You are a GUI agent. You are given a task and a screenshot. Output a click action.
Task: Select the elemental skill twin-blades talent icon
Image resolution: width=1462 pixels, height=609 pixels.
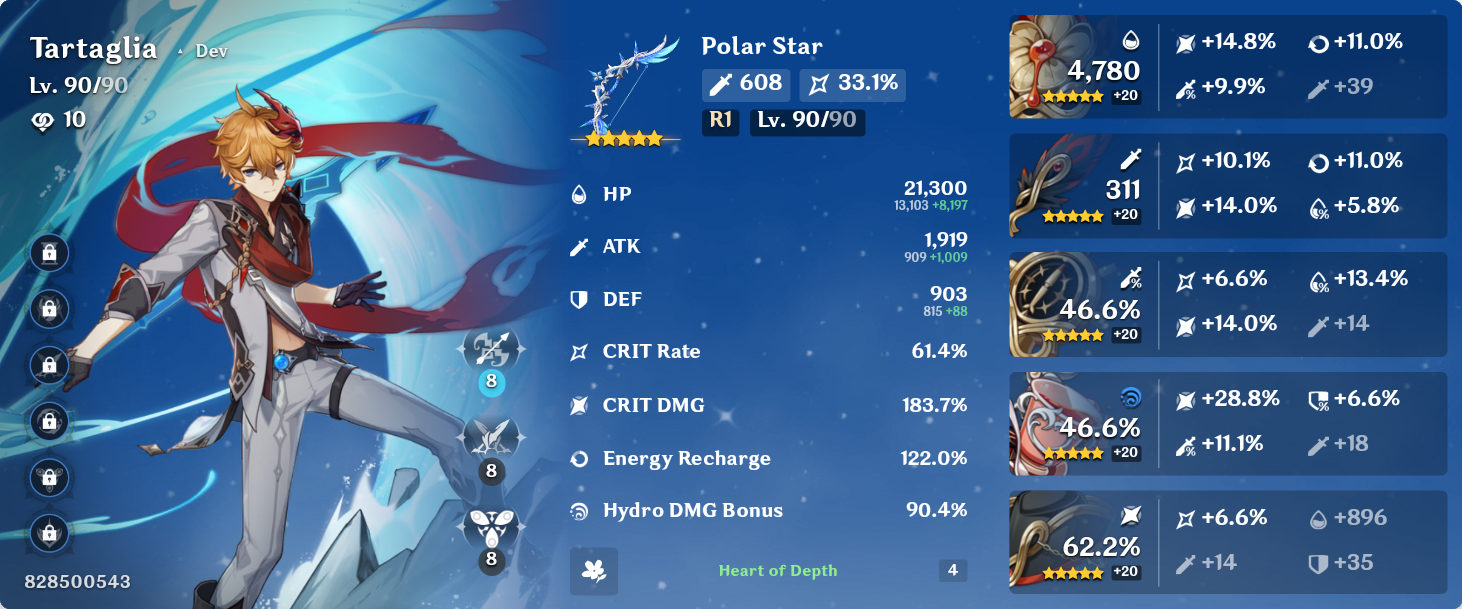click(x=490, y=437)
